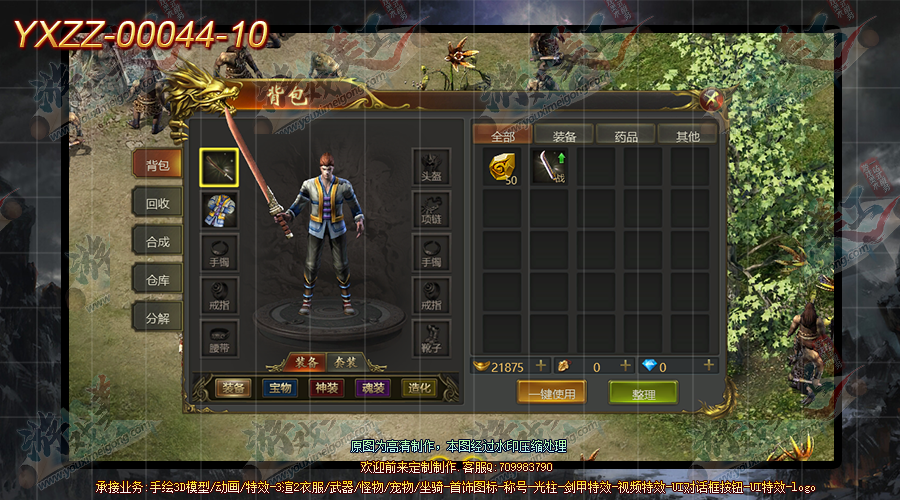Switch to the 合成 synthesis side tab
This screenshot has height=500, width=900.
158,241
